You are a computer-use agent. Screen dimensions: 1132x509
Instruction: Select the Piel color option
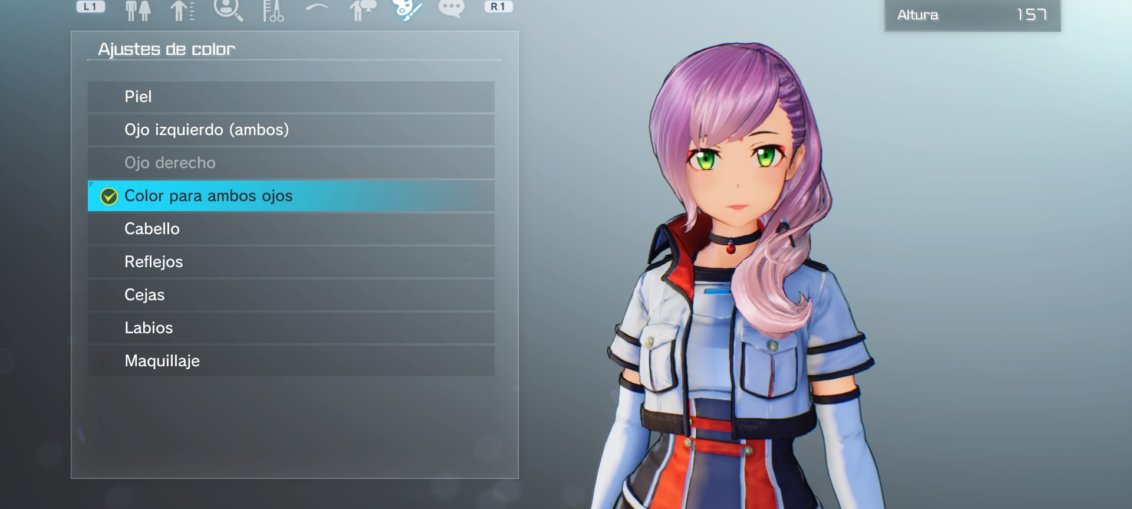[x=290, y=97]
